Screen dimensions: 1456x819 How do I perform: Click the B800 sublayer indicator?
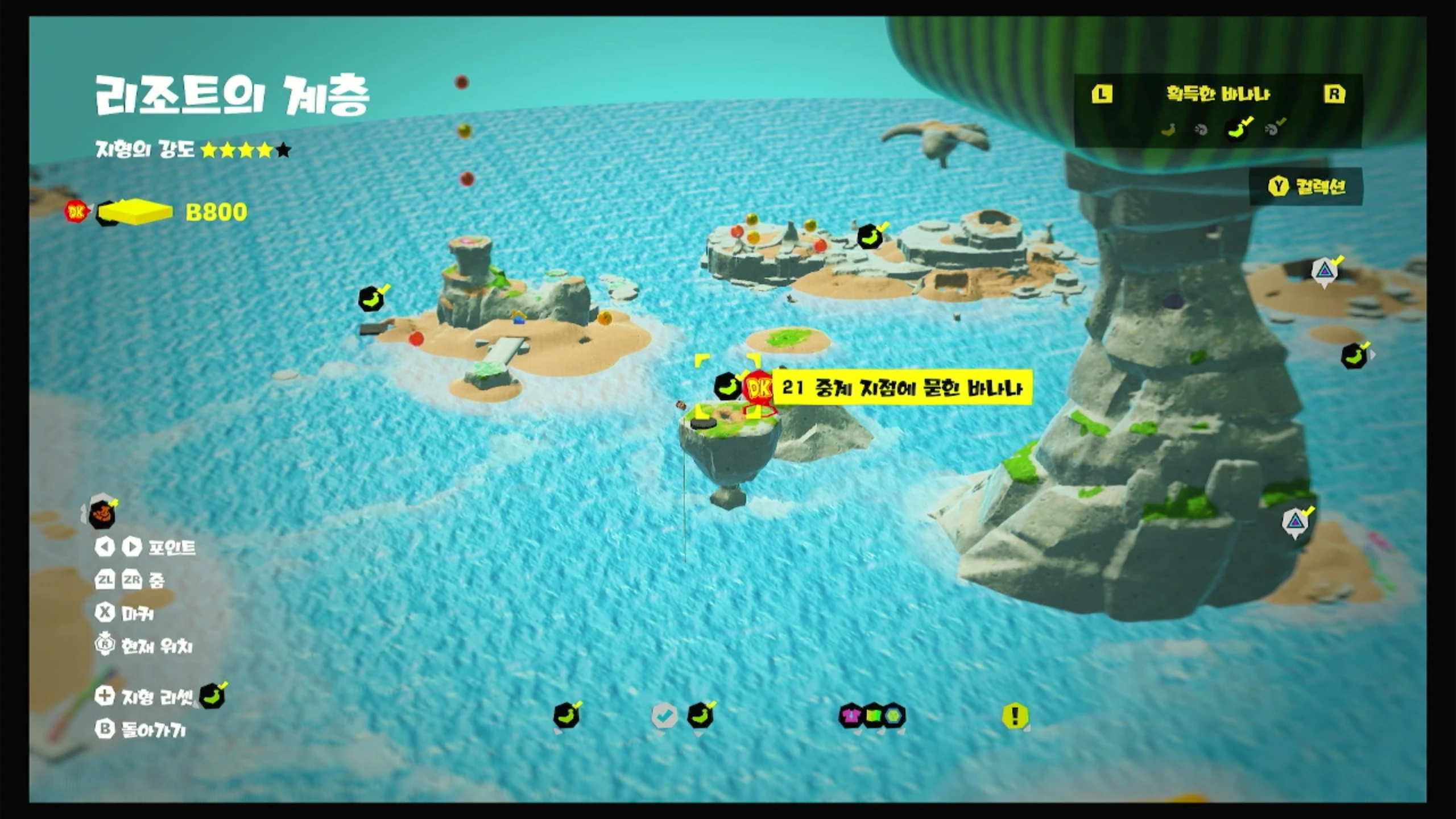click(x=216, y=212)
